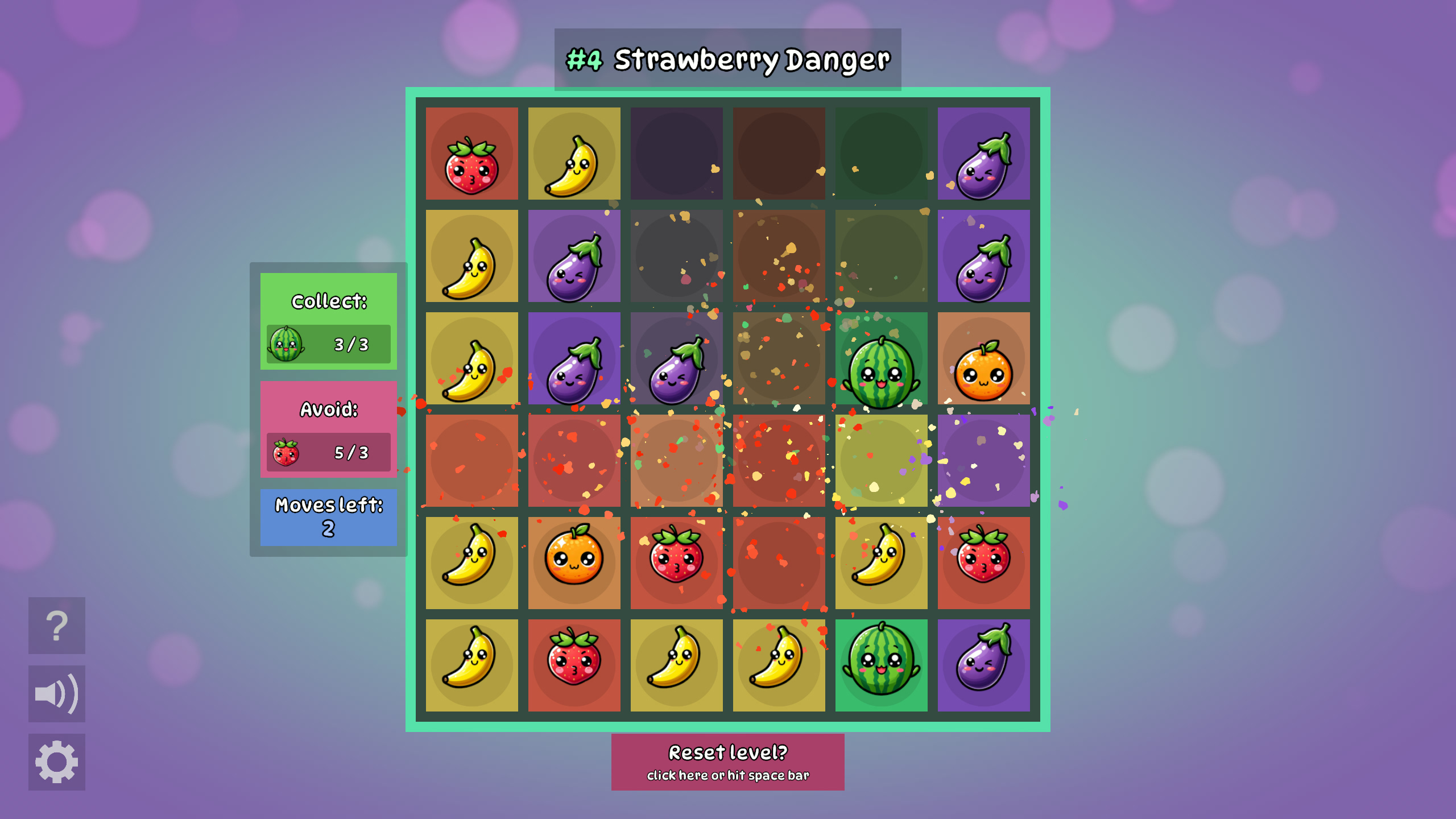Click the level title Strawberry Danger banner
Image resolution: width=1456 pixels, height=819 pixels.
click(727, 58)
